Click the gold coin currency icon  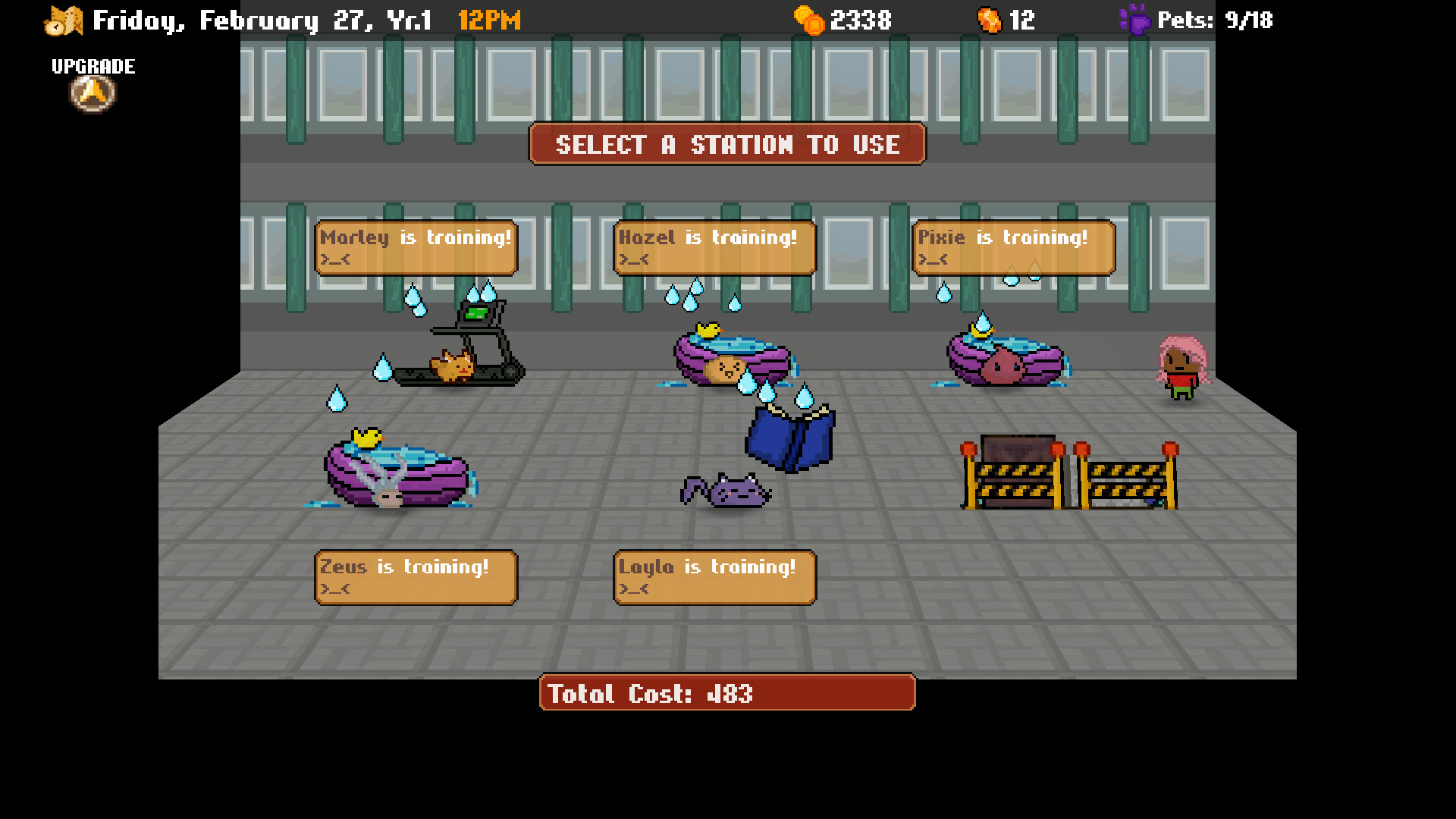[809, 19]
